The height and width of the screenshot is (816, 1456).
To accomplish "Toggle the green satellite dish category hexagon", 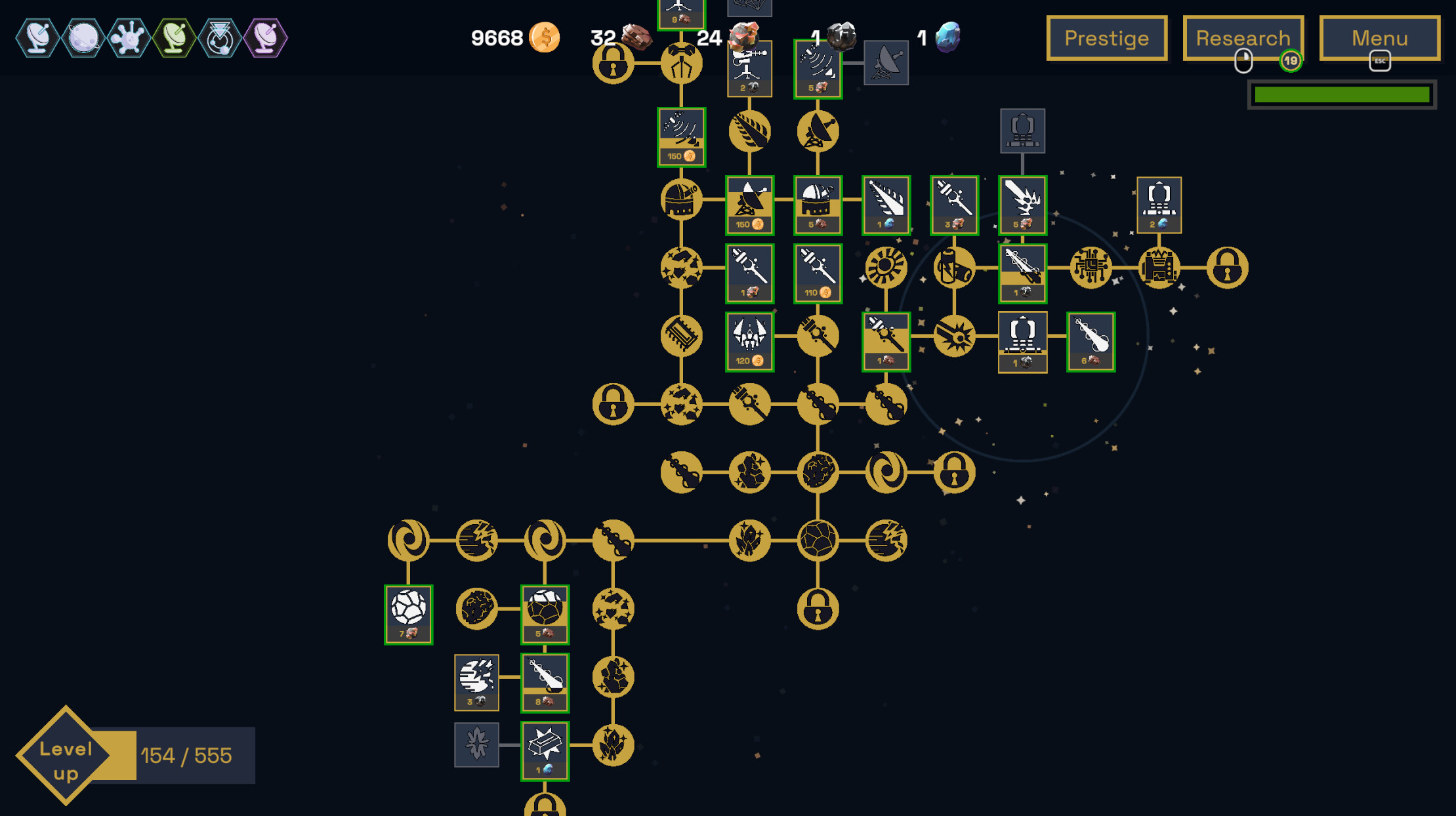I will (x=174, y=38).
